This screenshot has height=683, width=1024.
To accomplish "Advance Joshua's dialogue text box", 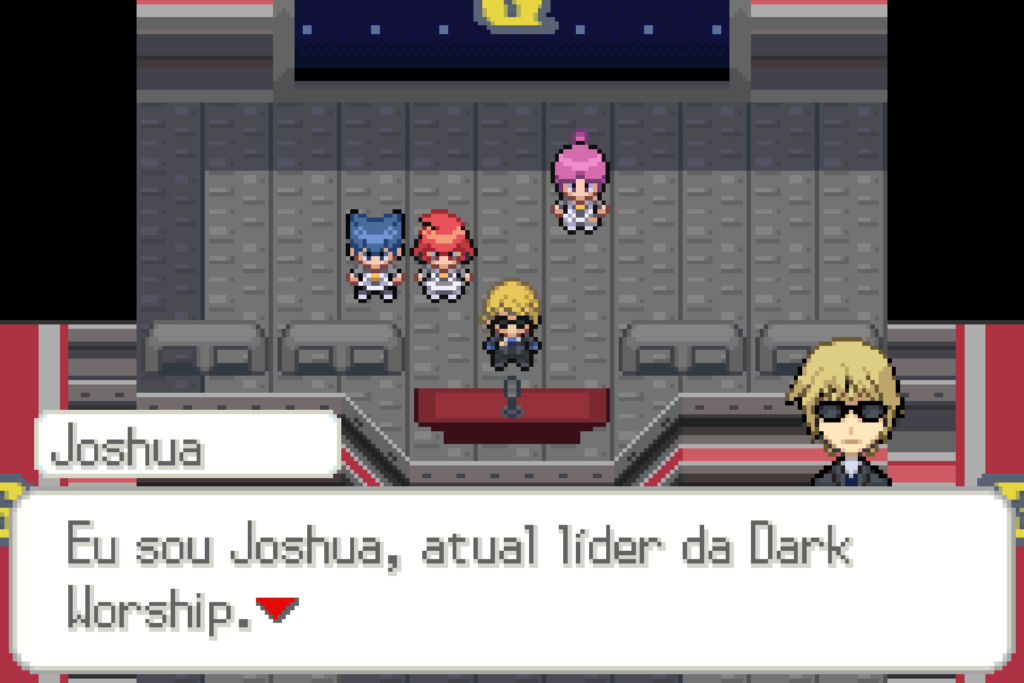I will [x=510, y=580].
